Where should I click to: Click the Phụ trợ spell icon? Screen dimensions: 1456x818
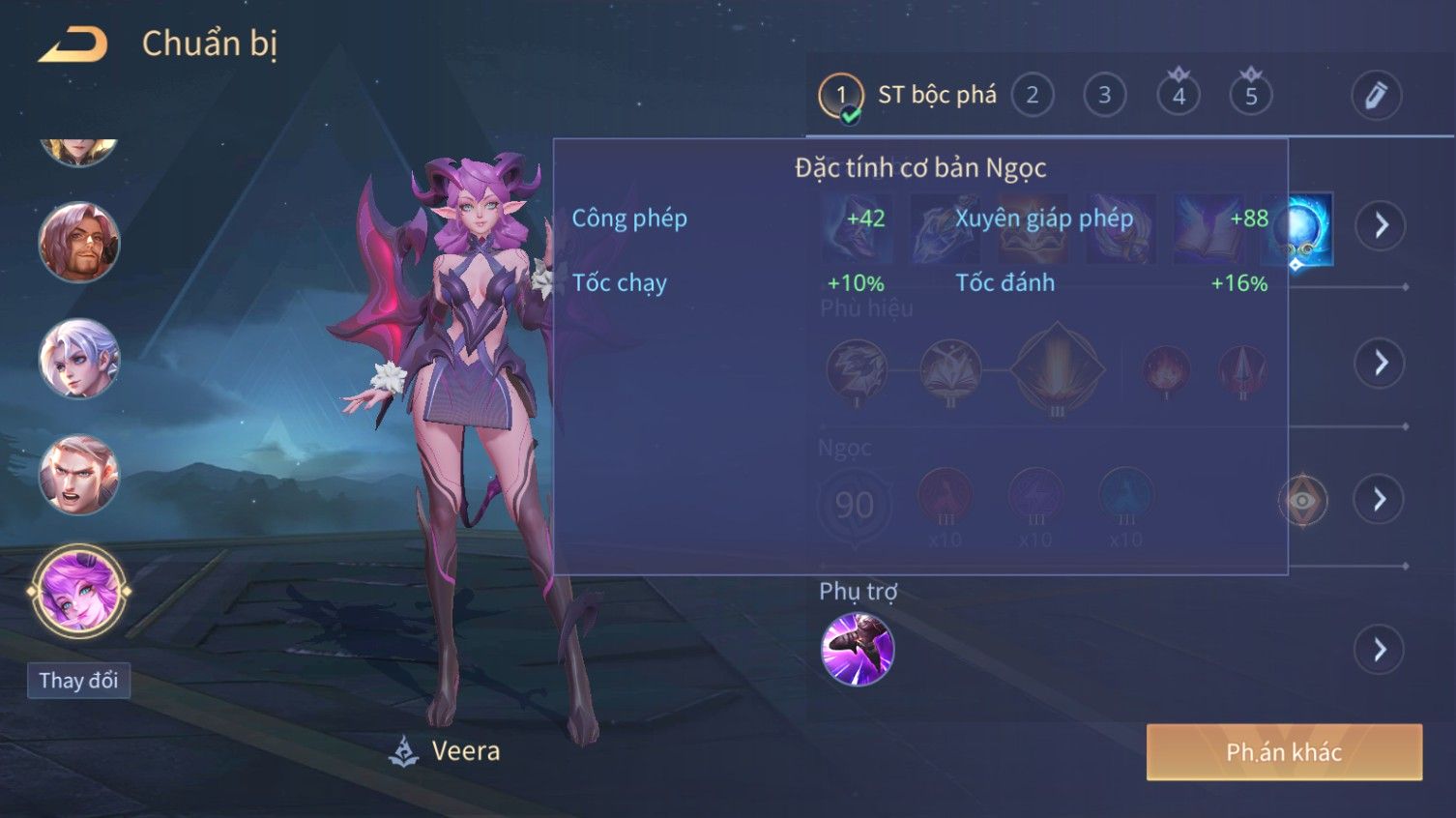pyautogui.click(x=858, y=649)
